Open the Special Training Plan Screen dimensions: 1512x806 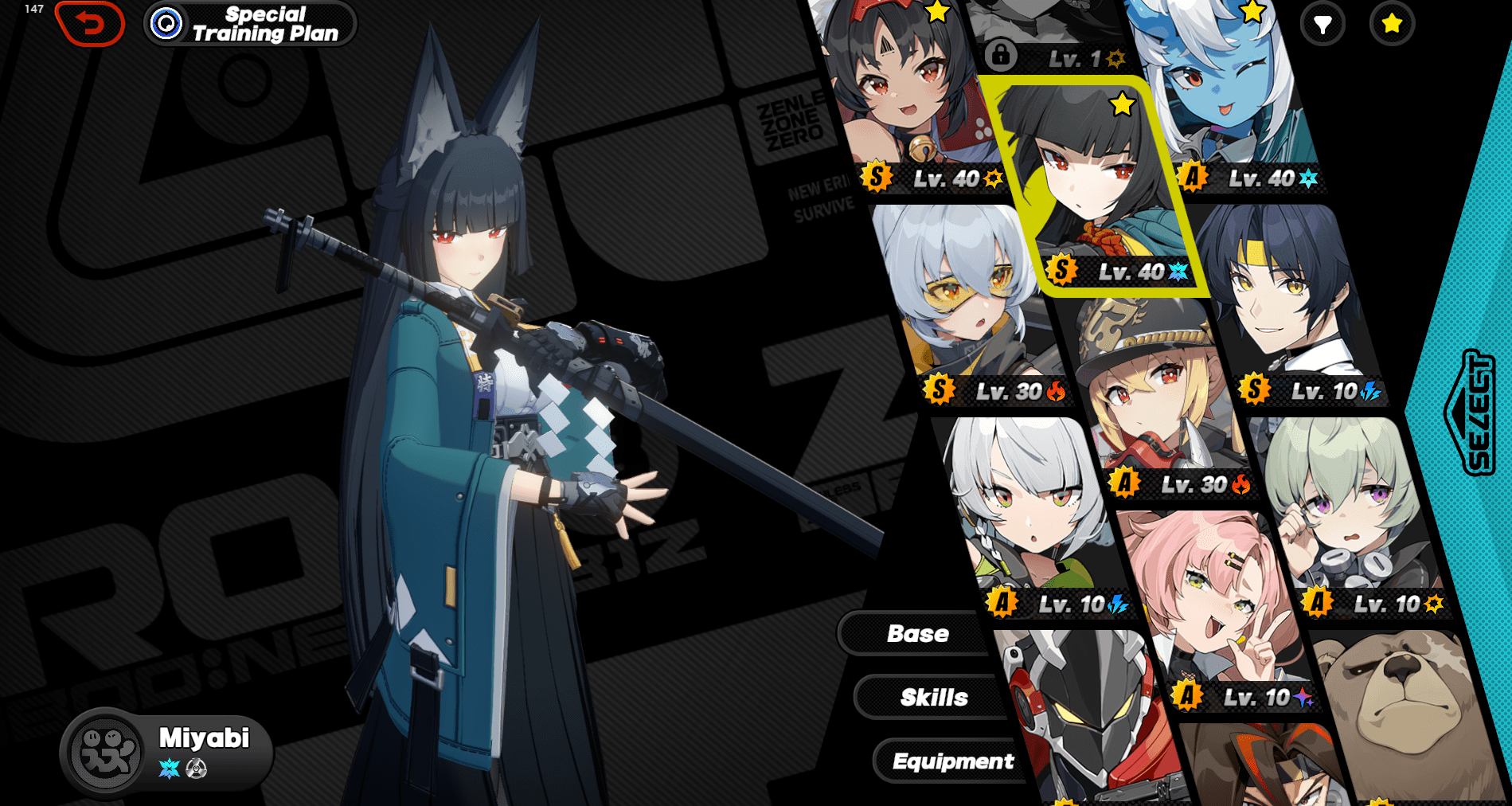tap(250, 24)
